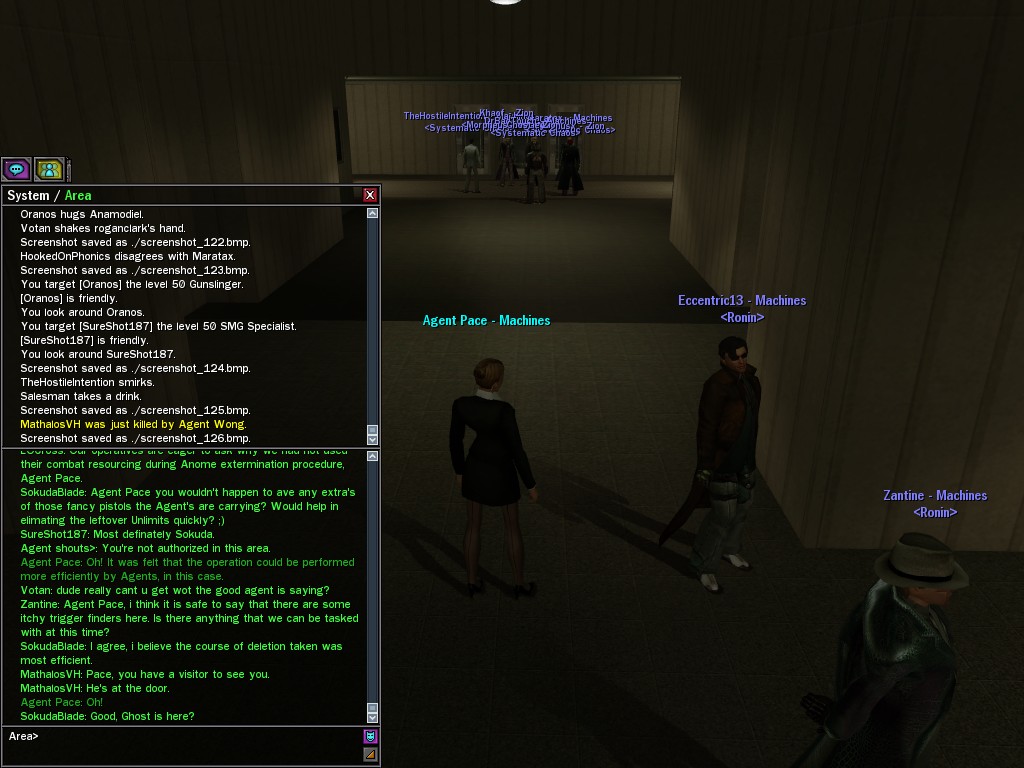Open the yellow team members icon
1024x768 pixels.
pos(49,169)
